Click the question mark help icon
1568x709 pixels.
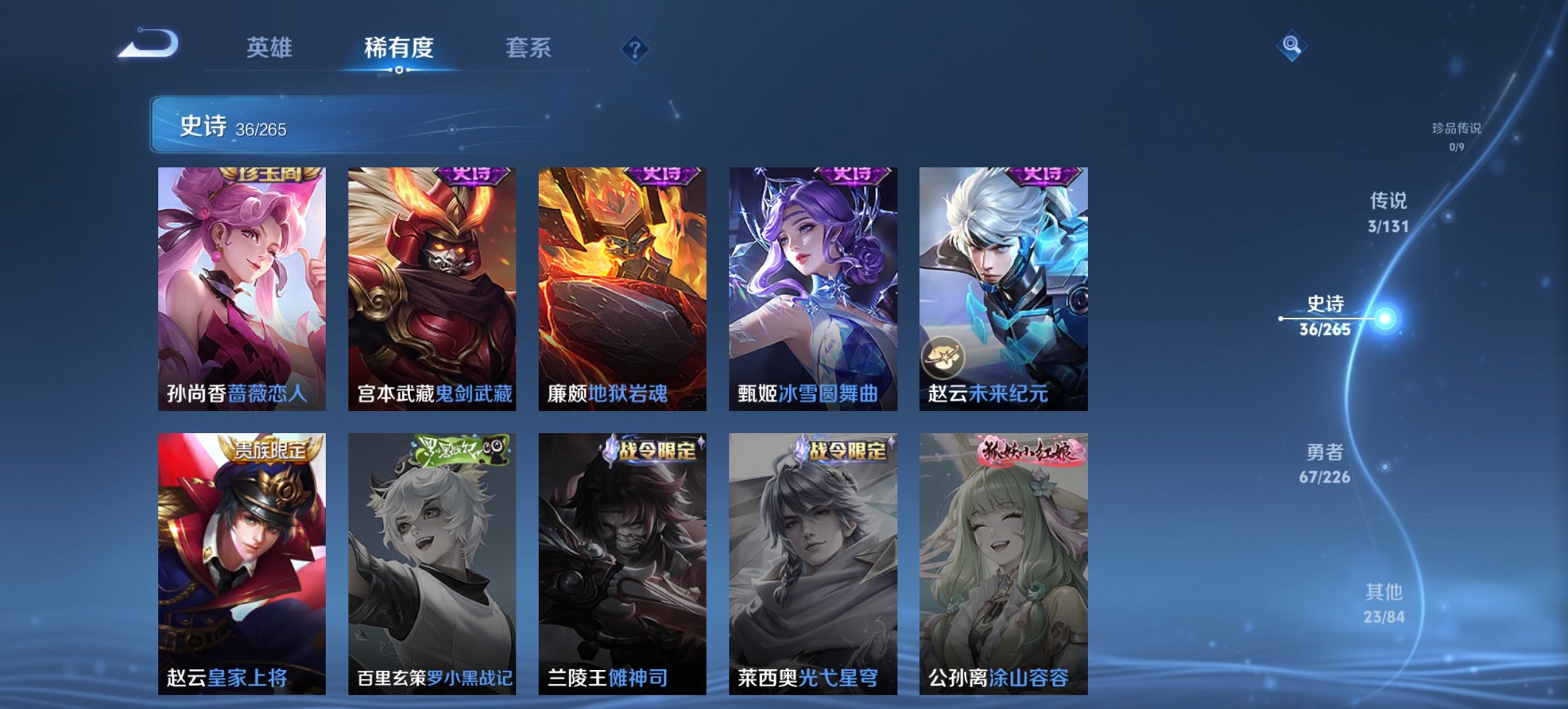pos(635,48)
